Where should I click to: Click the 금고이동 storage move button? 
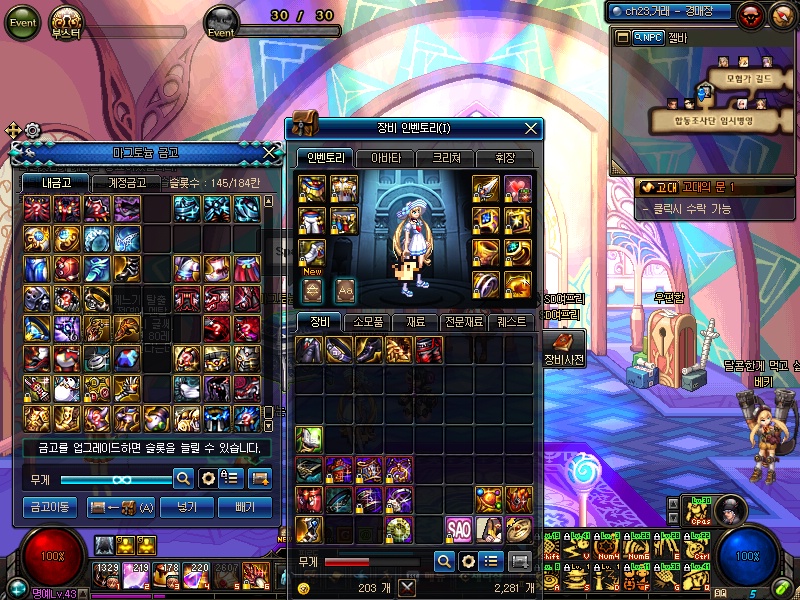[49, 507]
